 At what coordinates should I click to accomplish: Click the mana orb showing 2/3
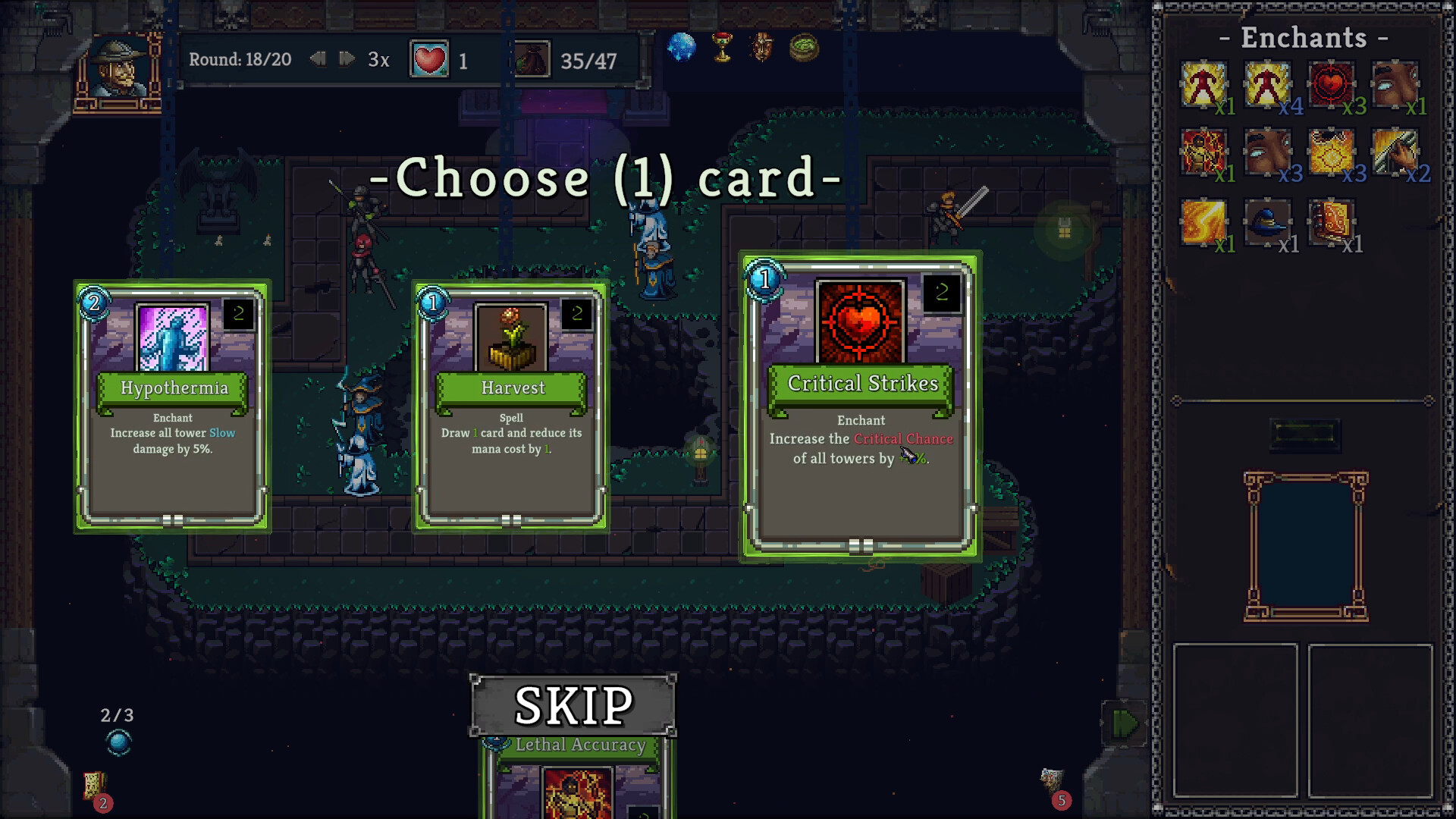(118, 739)
